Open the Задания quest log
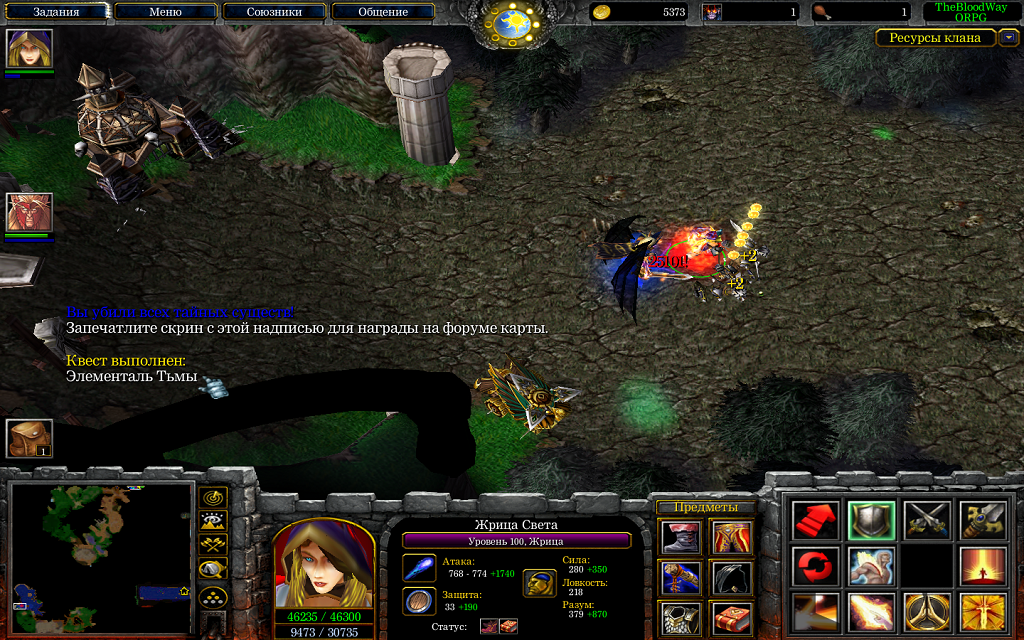Viewport: 1024px width, 640px height. tap(56, 12)
